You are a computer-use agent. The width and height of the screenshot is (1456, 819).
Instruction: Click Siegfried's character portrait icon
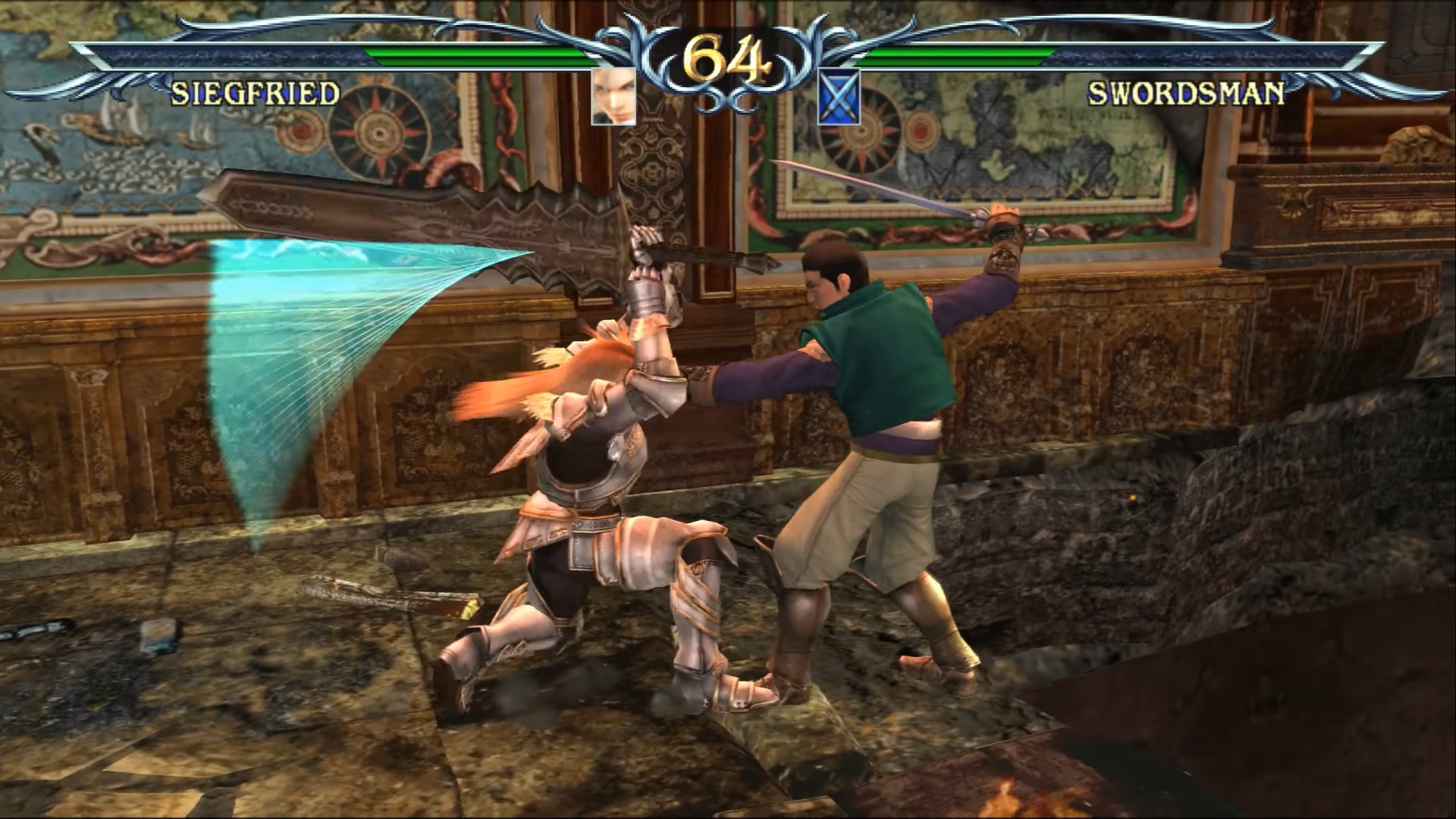click(613, 96)
